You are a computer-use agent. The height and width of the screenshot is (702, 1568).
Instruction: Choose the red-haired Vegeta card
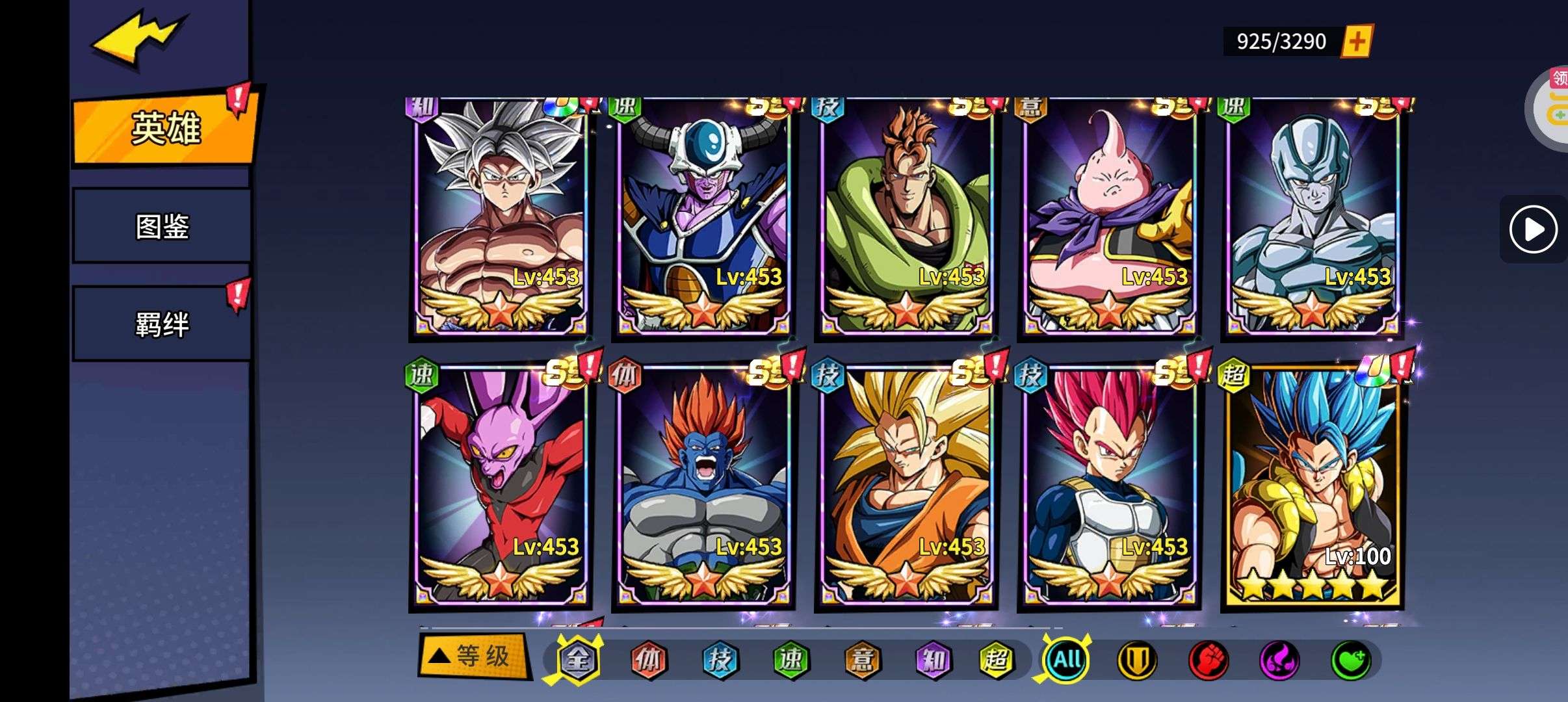coord(1109,487)
